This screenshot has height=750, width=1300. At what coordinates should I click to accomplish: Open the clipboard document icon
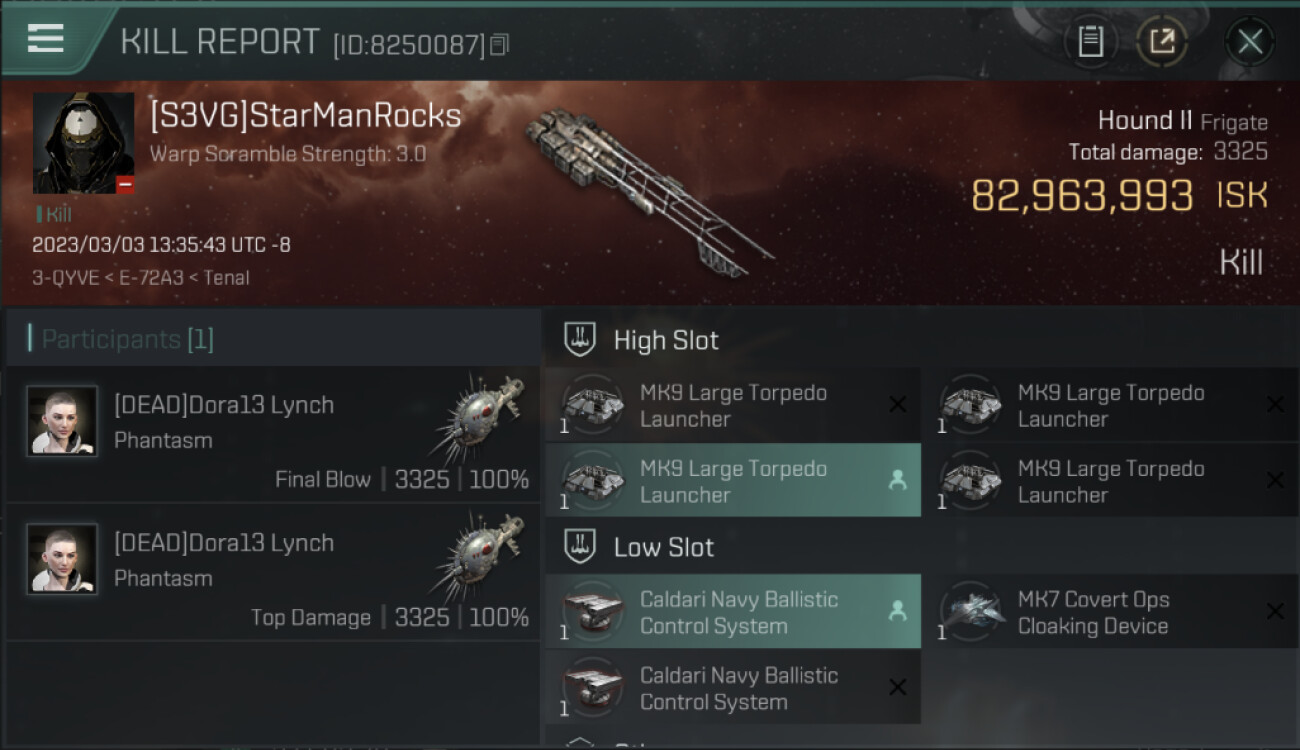(x=1090, y=42)
